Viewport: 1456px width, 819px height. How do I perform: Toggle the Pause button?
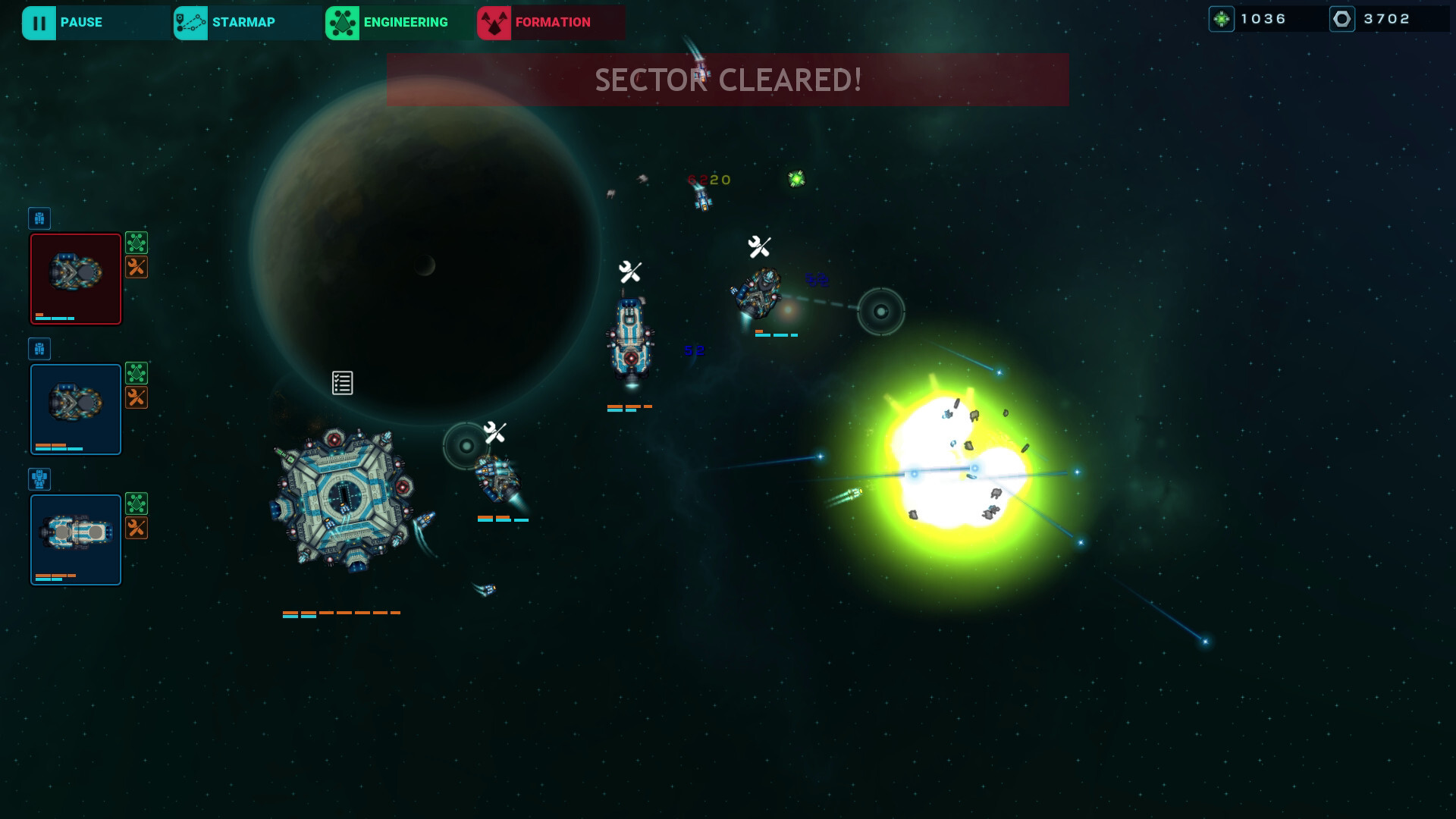click(80, 22)
